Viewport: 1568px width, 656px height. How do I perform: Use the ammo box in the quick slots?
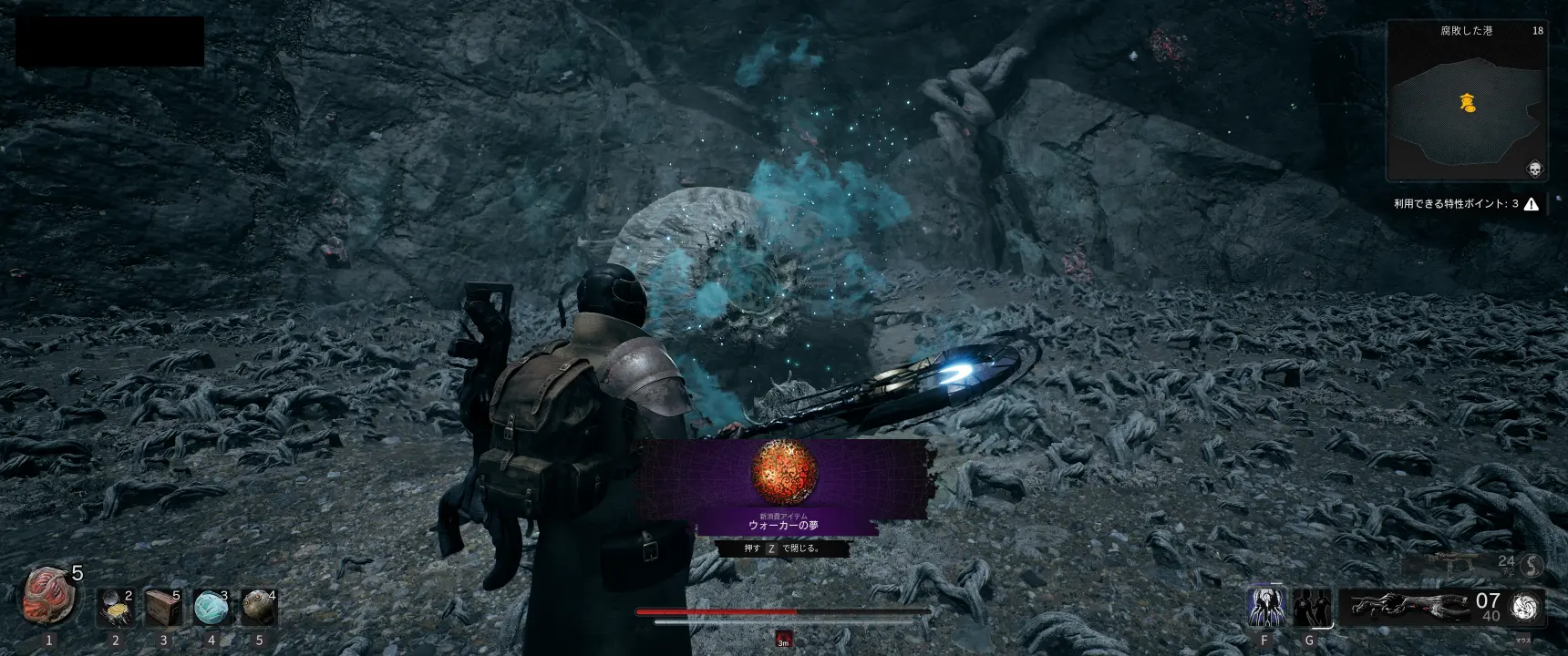pyautogui.click(x=164, y=608)
